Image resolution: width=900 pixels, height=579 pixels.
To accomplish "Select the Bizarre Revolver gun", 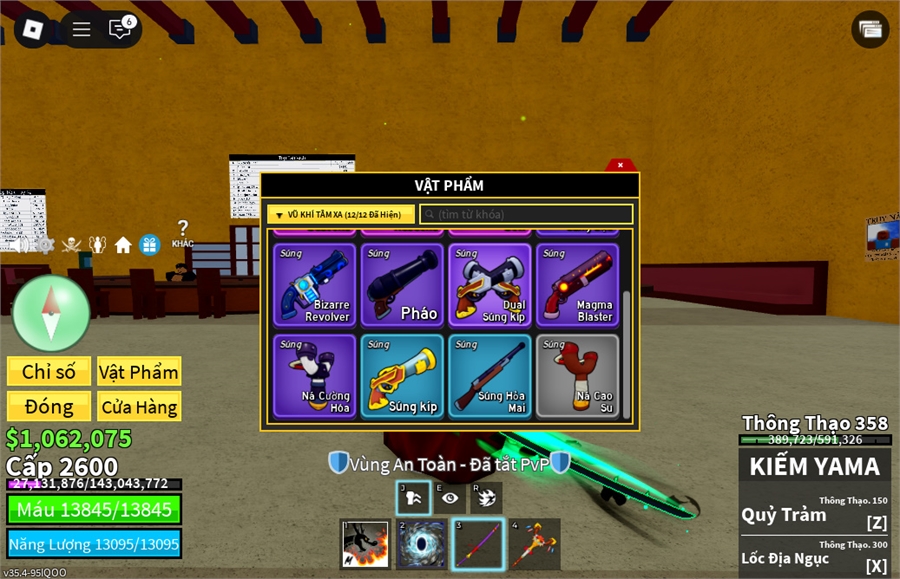I will 314,285.
